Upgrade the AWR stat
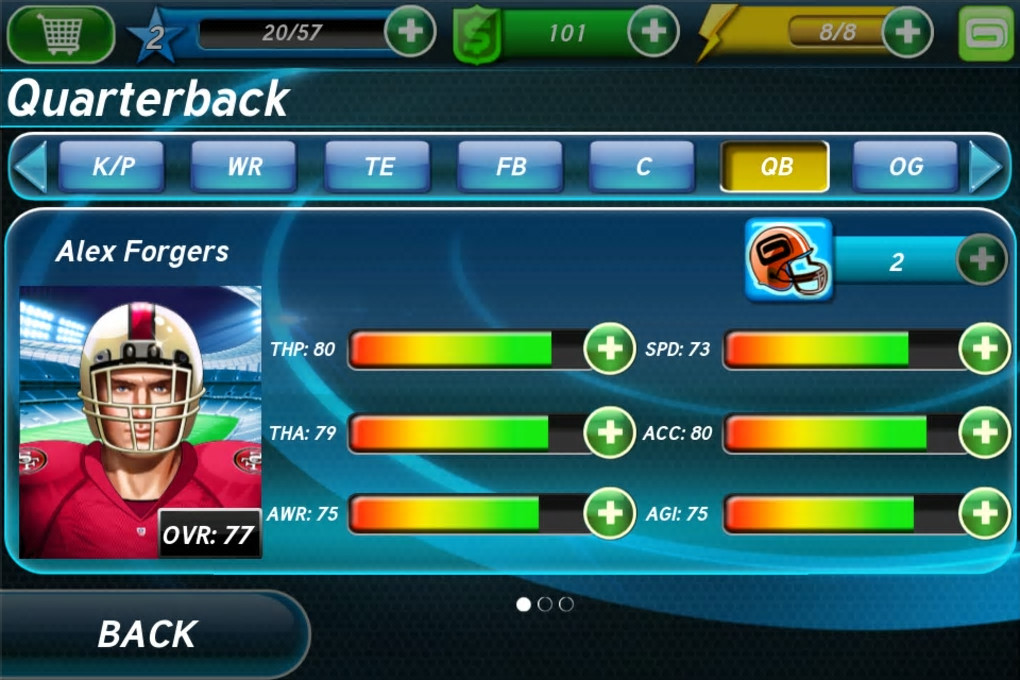This screenshot has width=1020, height=680. coord(609,514)
